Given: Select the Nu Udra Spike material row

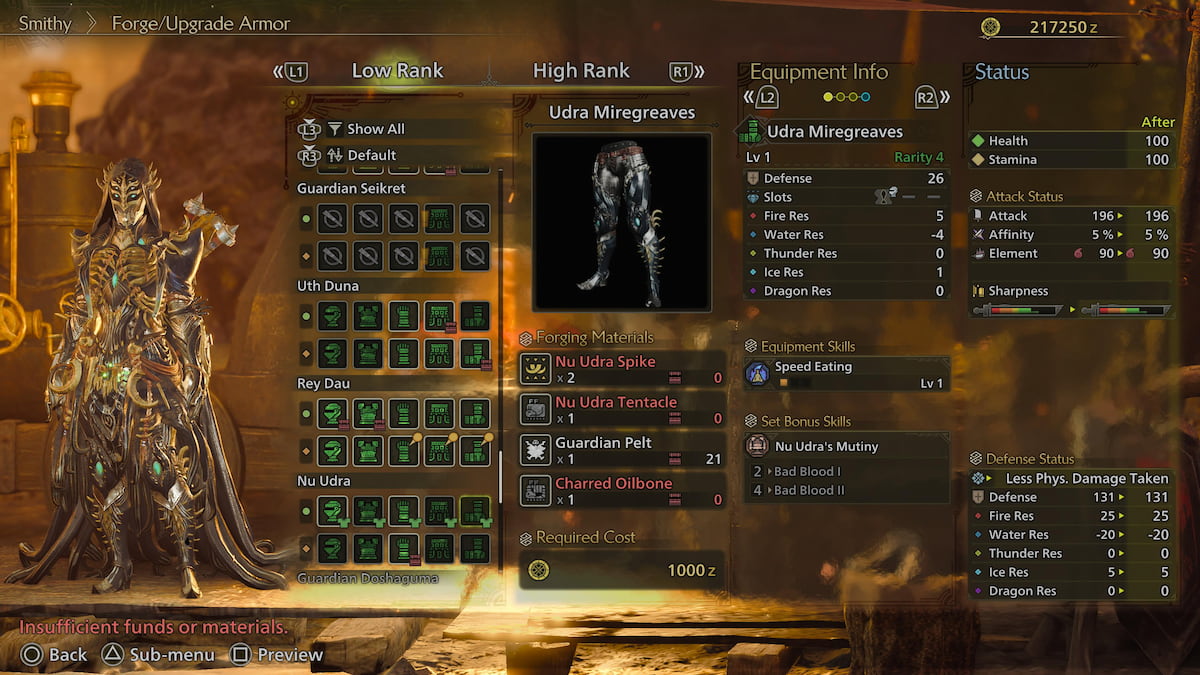Looking at the screenshot, I should [x=622, y=369].
